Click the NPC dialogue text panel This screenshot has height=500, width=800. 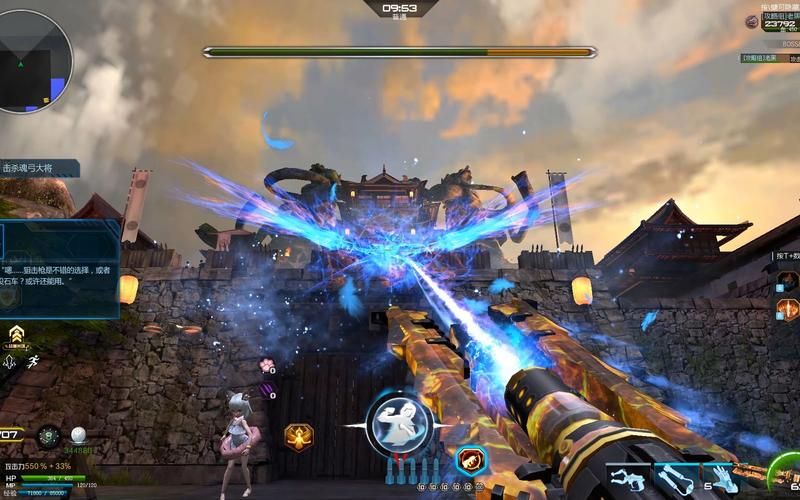tap(60, 270)
